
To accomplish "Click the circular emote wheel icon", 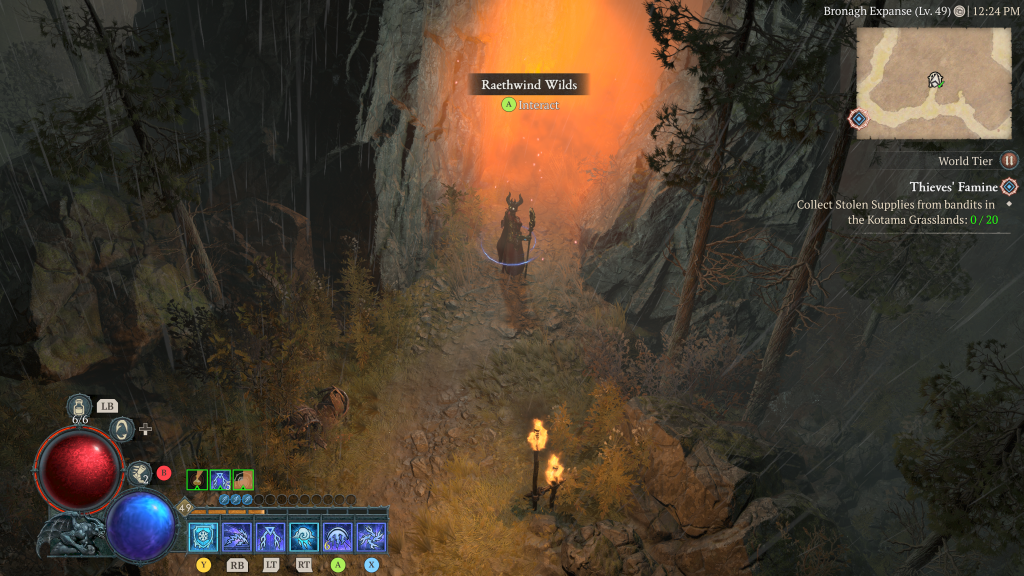I will (121, 429).
